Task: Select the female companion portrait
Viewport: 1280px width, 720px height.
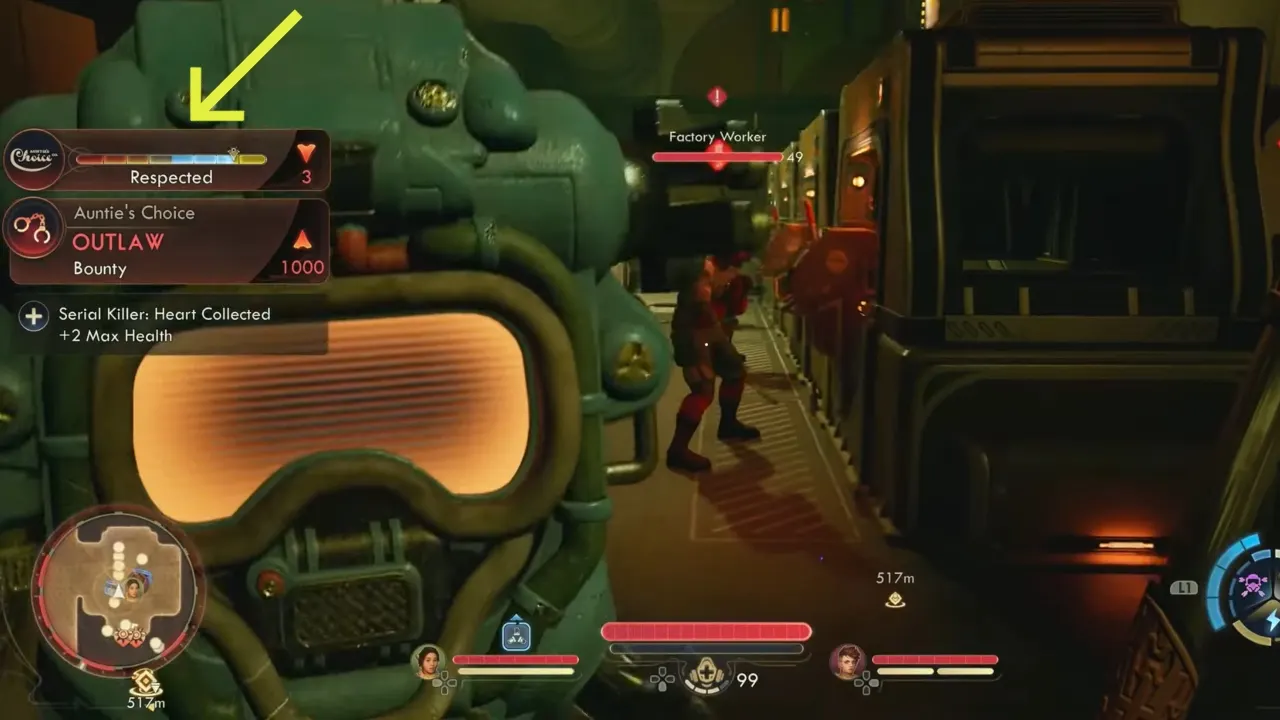Action: pyautogui.click(x=428, y=660)
